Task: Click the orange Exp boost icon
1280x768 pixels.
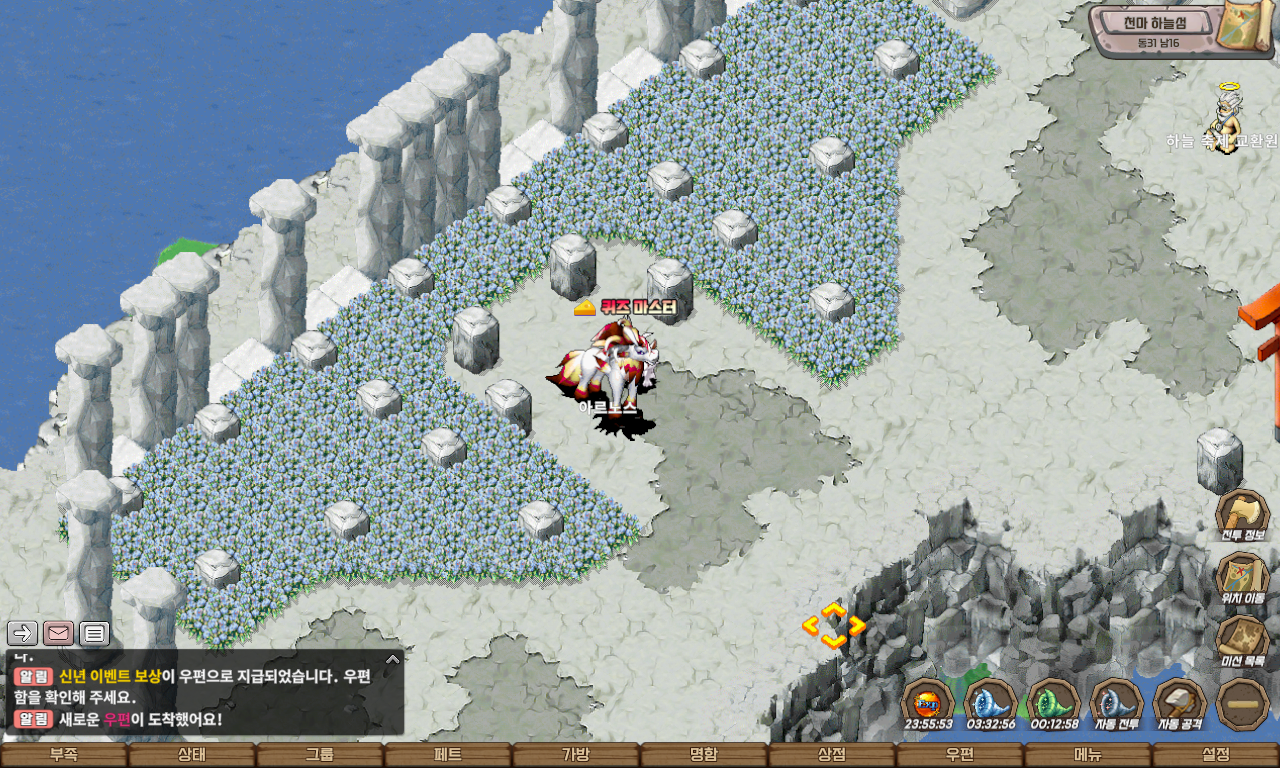Action: (x=927, y=702)
